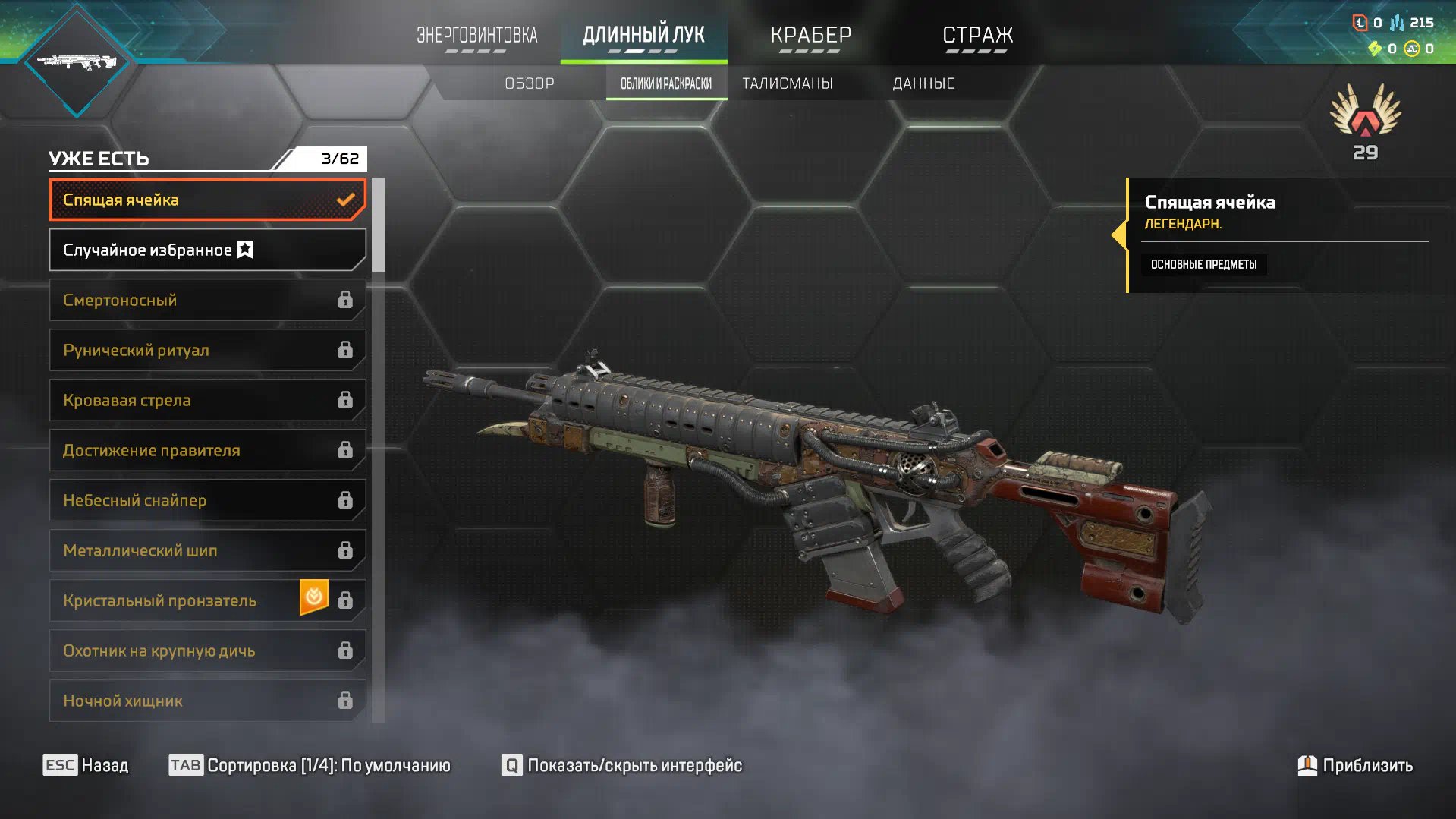Image resolution: width=1456 pixels, height=819 pixels.
Task: Select the ДЛИННЫЙ ЛУК weapon tab
Action: coord(643,36)
